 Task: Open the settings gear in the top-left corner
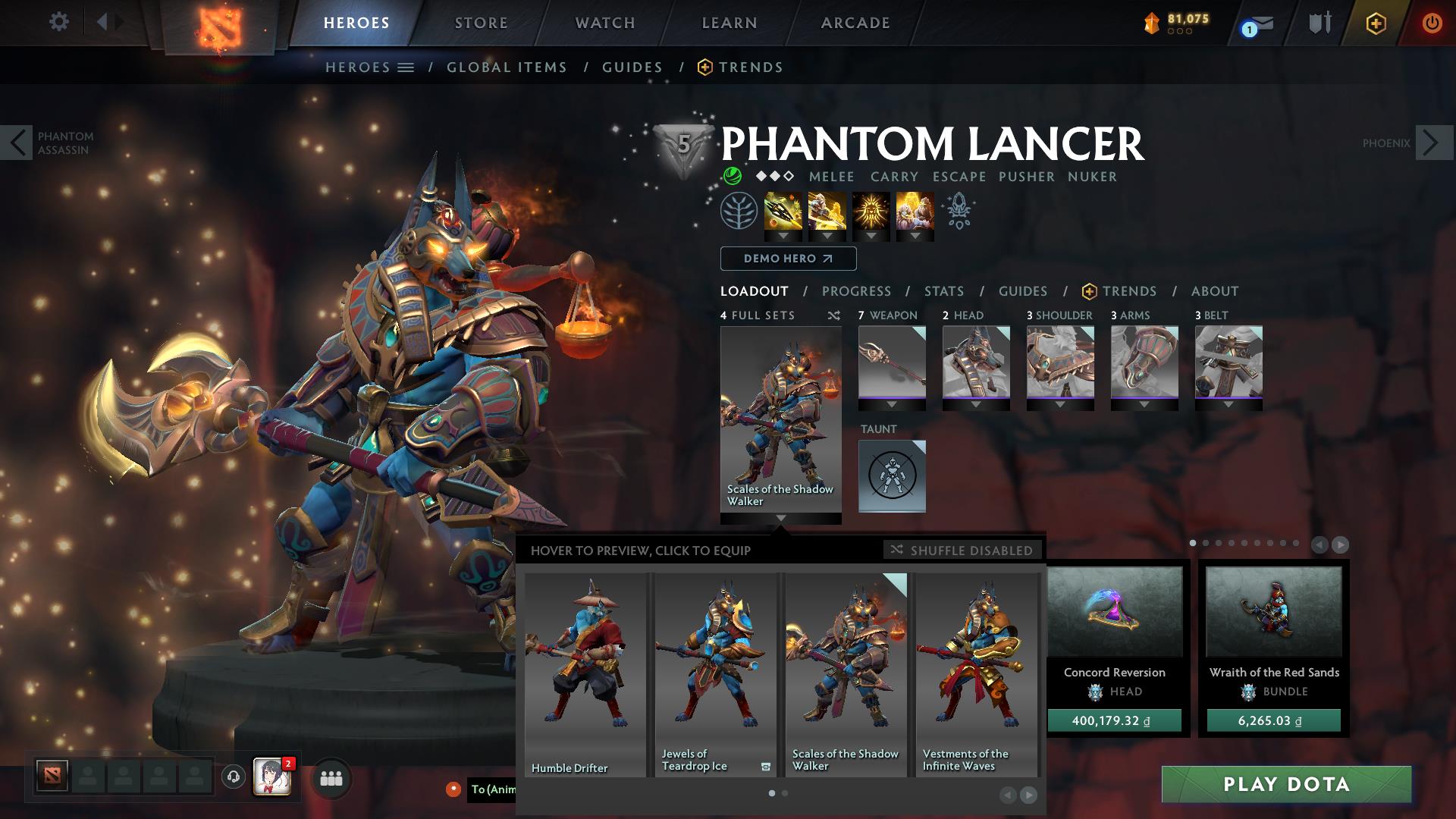point(58,22)
